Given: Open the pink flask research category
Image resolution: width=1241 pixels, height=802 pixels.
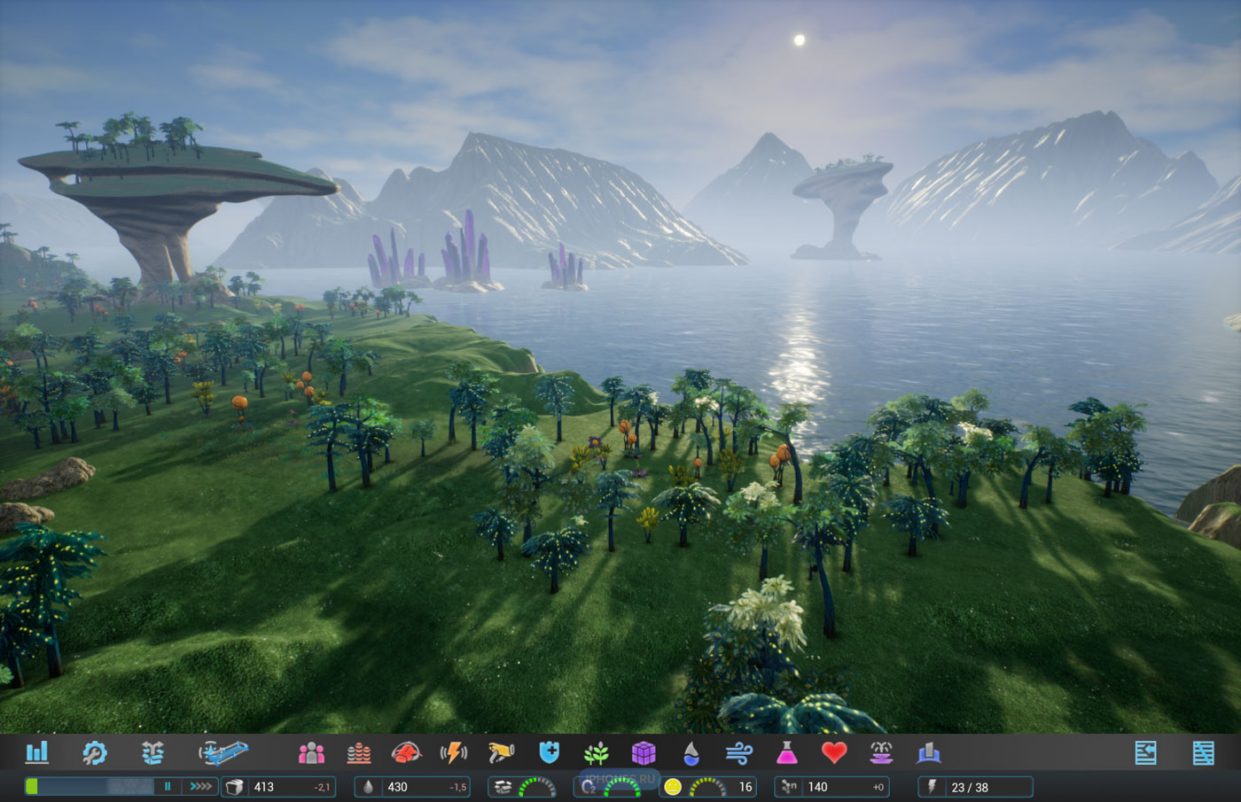Looking at the screenshot, I should click(786, 752).
